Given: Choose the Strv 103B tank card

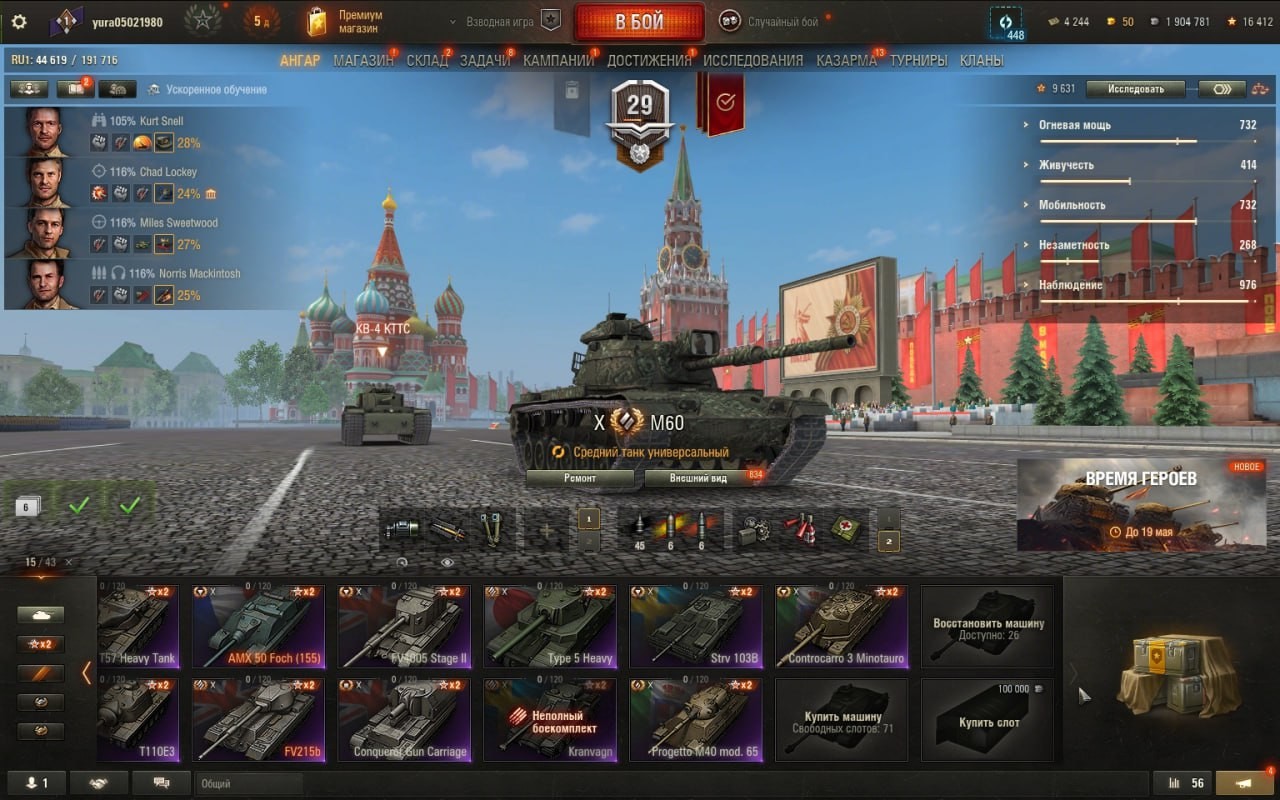Looking at the screenshot, I should tap(694, 627).
